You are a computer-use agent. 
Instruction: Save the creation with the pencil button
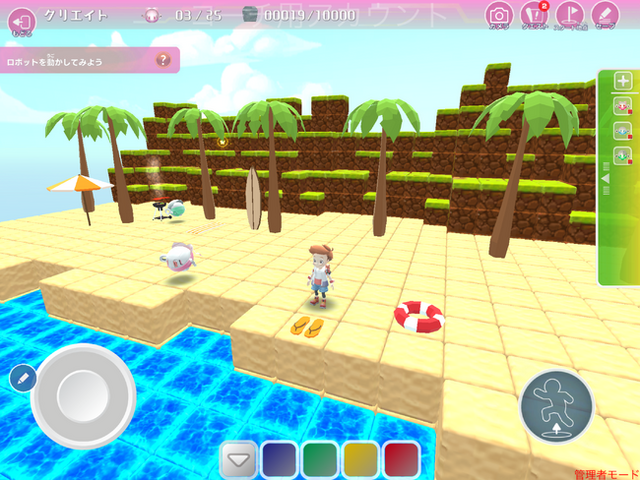coord(604,15)
